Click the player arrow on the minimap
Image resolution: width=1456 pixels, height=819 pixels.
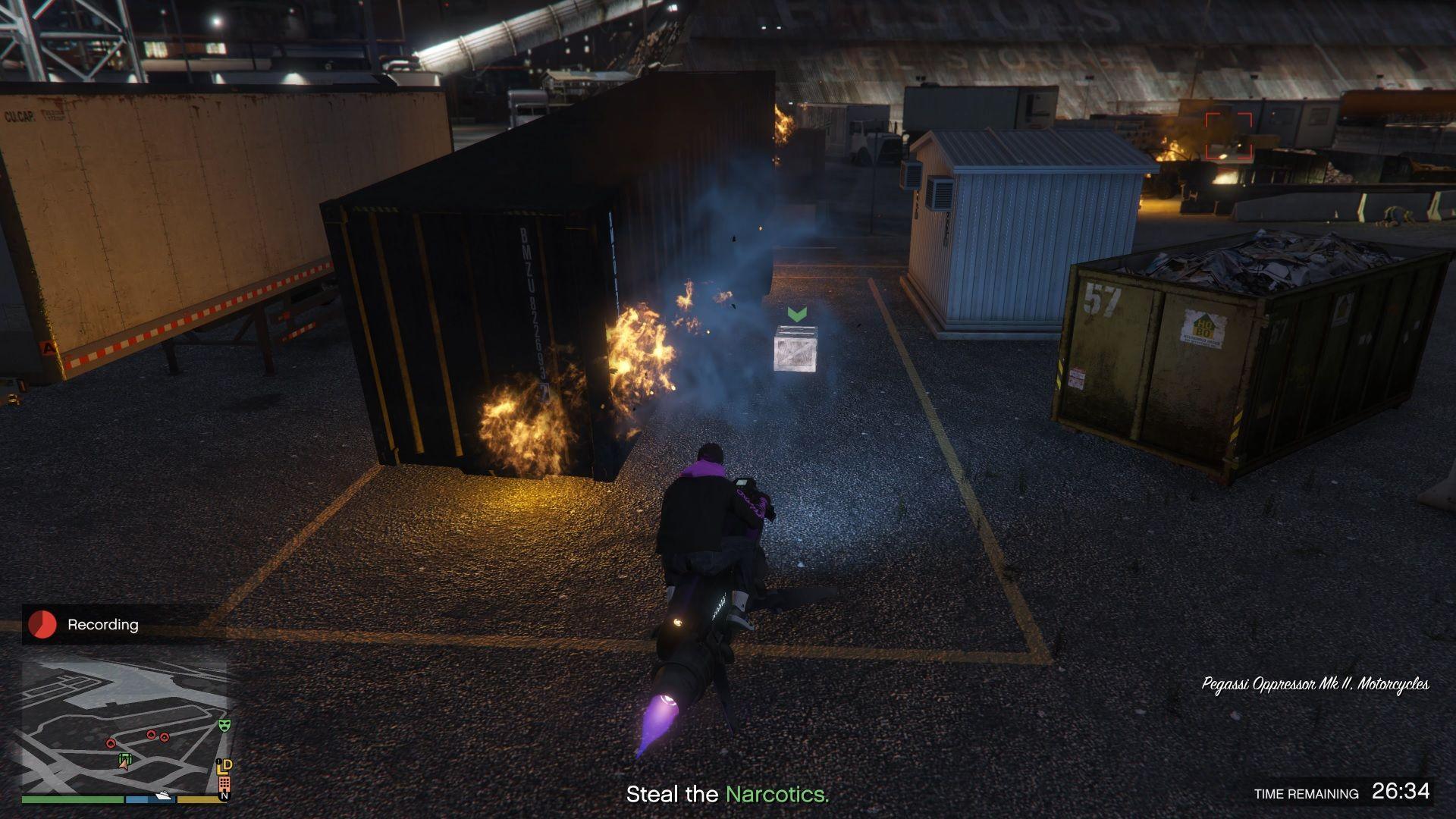pyautogui.click(x=124, y=766)
